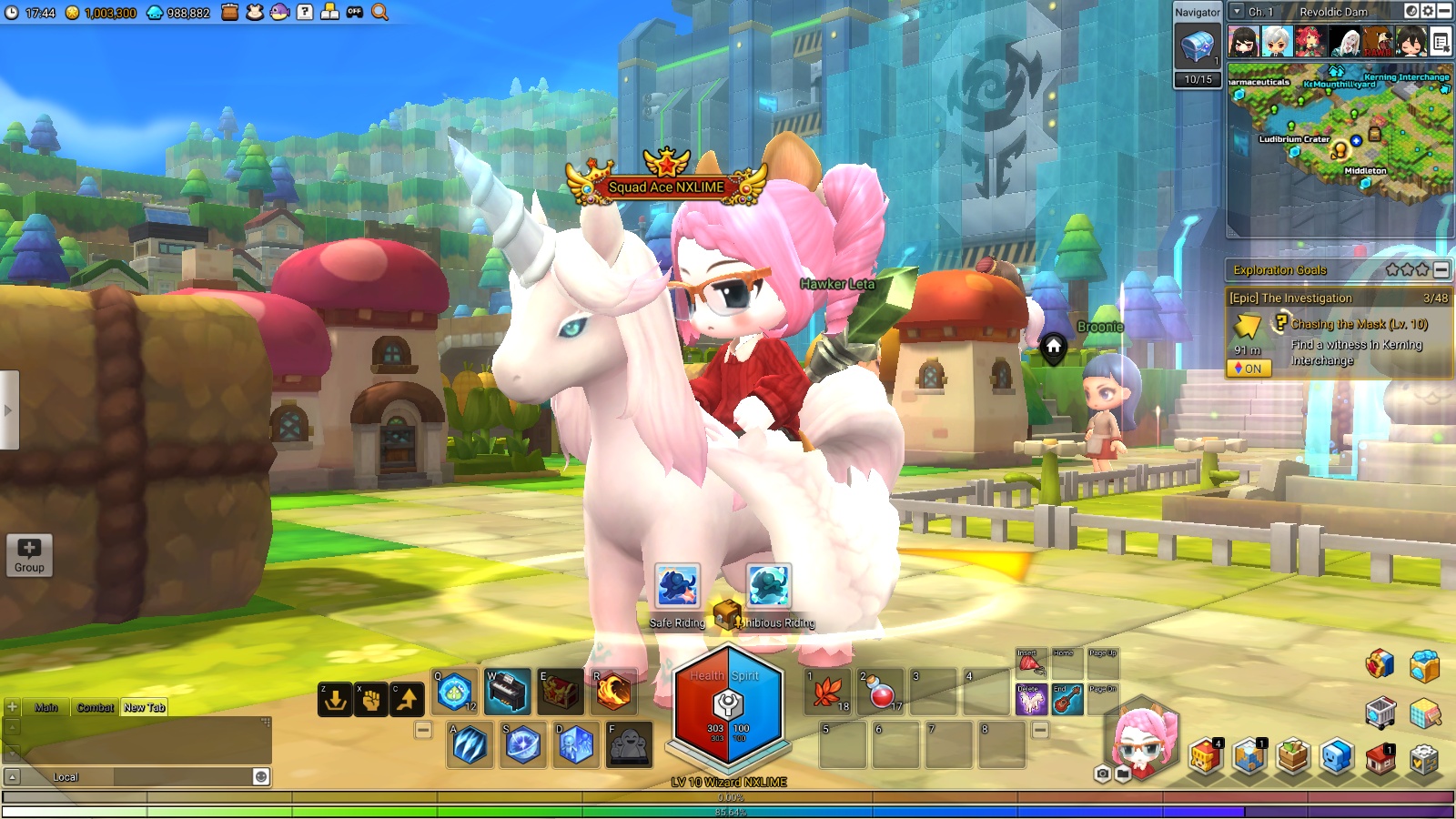The width and height of the screenshot is (1456, 819).
Task: Open the shopping cart icon
Action: (1380, 713)
